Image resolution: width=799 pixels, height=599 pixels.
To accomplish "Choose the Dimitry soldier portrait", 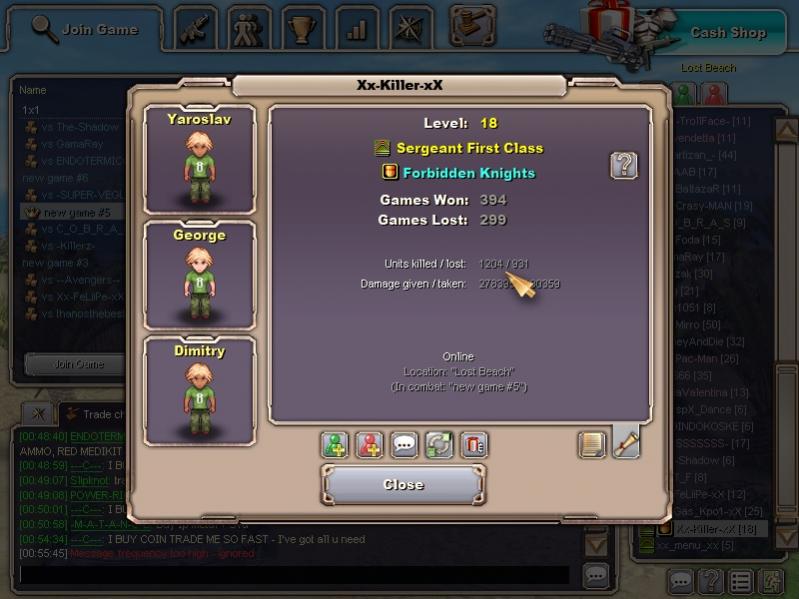I will coord(199,392).
